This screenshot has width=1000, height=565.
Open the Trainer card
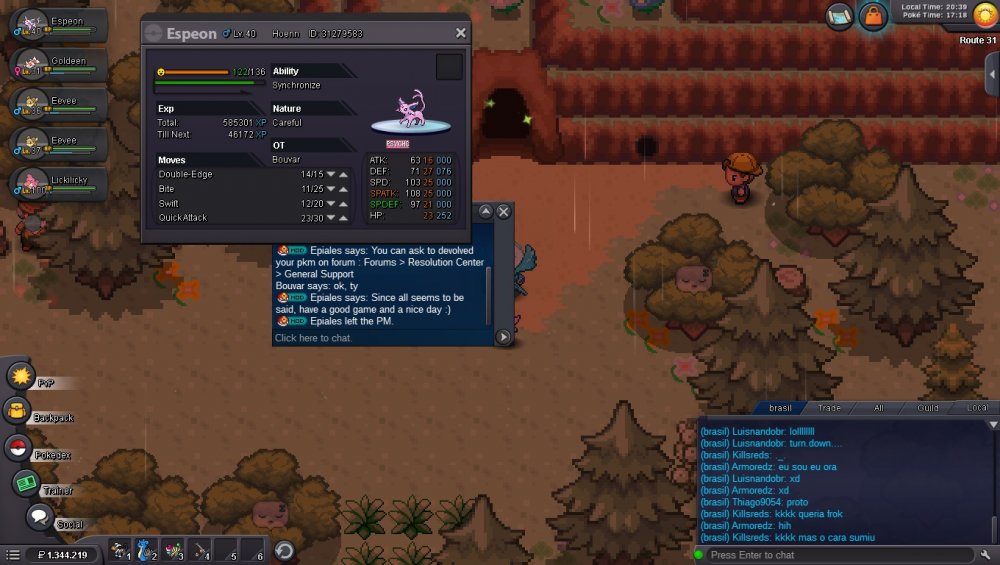click(25, 483)
